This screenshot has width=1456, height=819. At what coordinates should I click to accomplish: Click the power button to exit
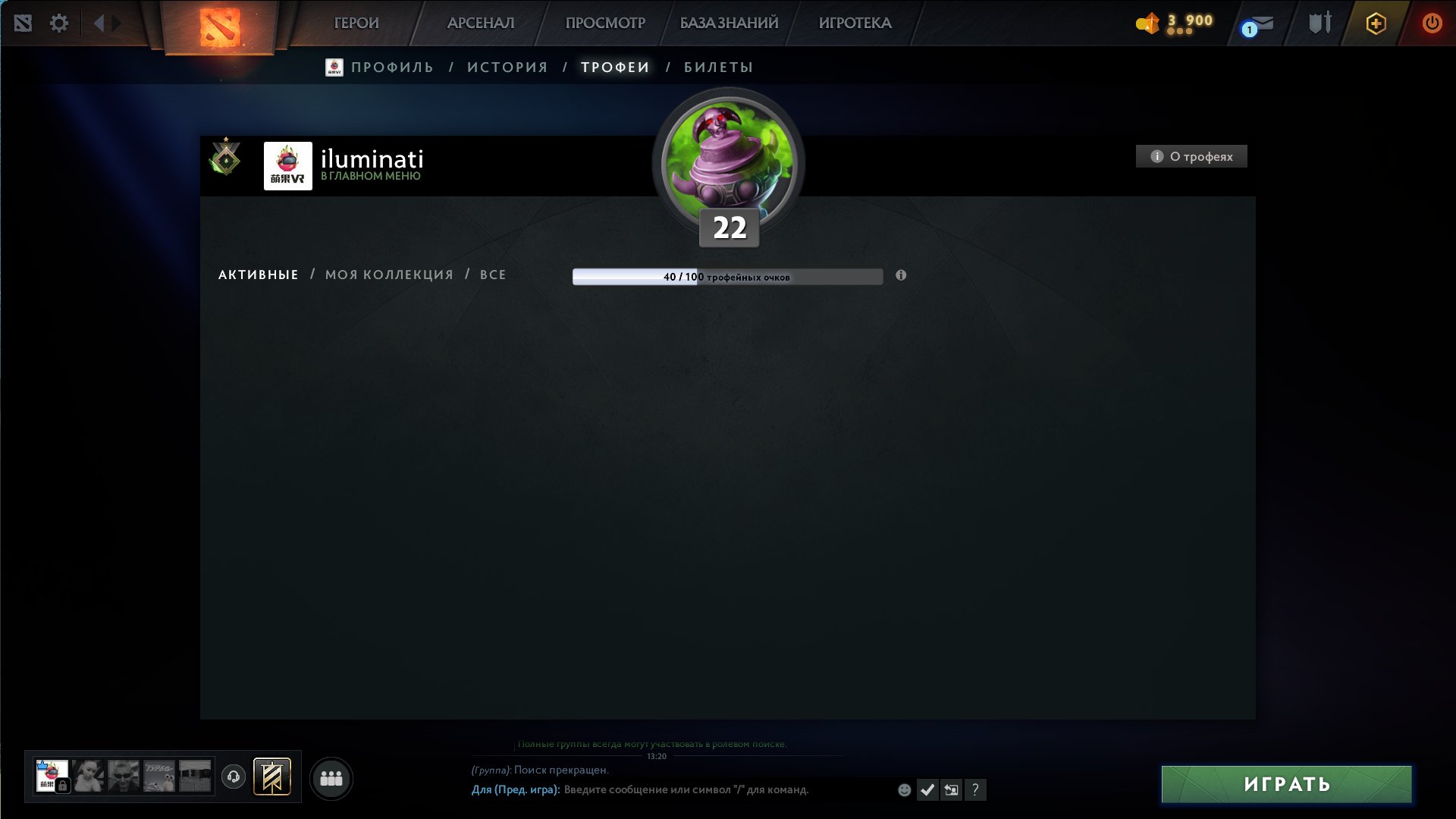coord(1432,23)
